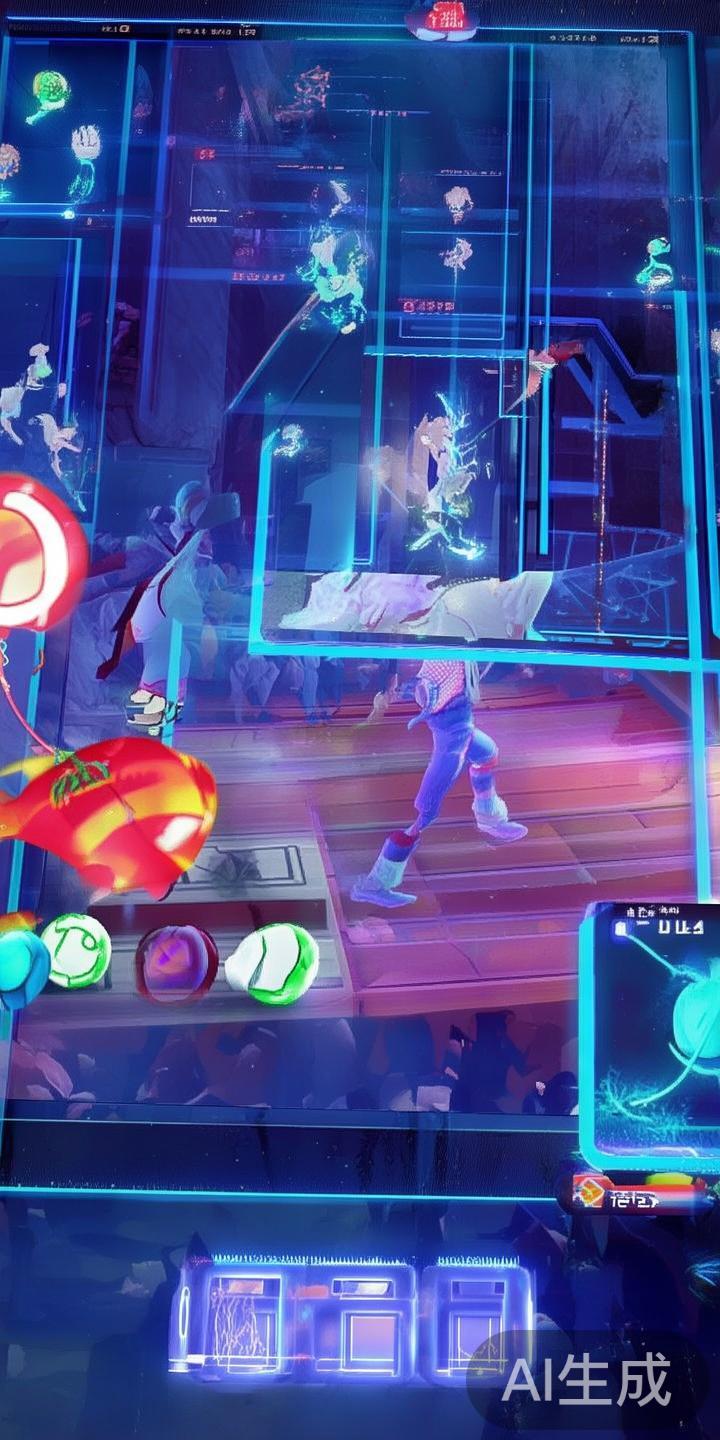Click the red-orange button below the orb card

pyautogui.click(x=636, y=1195)
